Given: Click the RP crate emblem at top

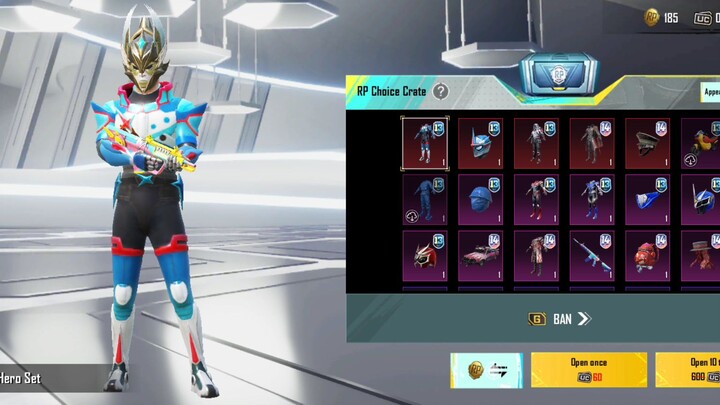Looking at the screenshot, I should click(x=559, y=75).
